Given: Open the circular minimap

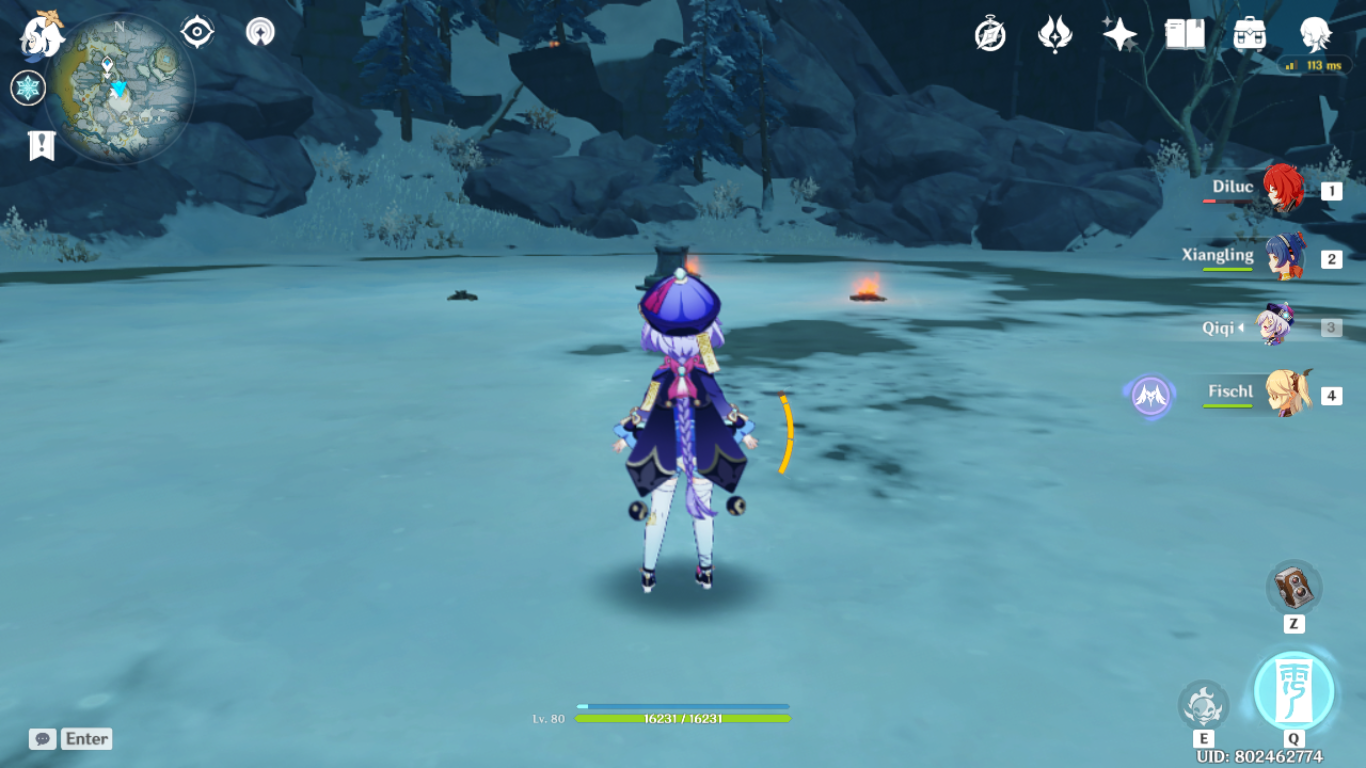Looking at the screenshot, I should (120, 90).
